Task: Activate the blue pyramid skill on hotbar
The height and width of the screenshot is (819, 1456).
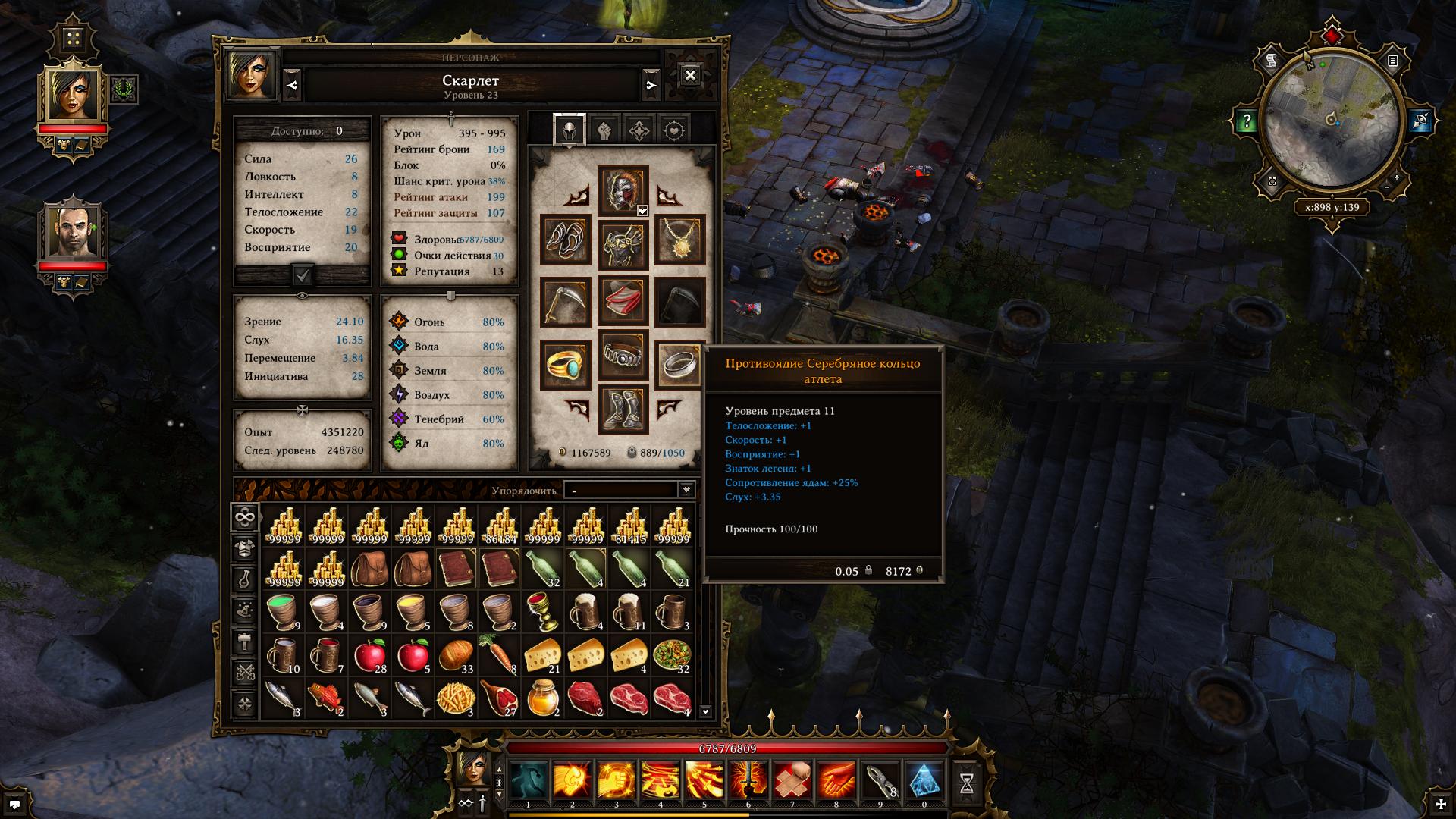Action: (924, 782)
